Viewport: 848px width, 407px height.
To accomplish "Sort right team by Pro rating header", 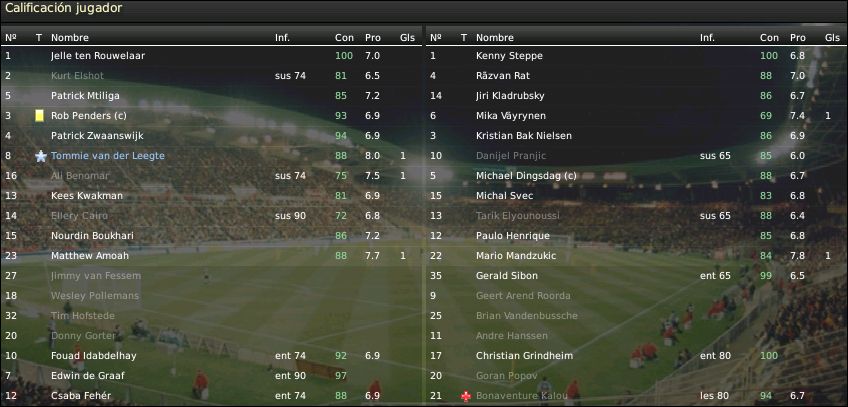I will coord(797,38).
